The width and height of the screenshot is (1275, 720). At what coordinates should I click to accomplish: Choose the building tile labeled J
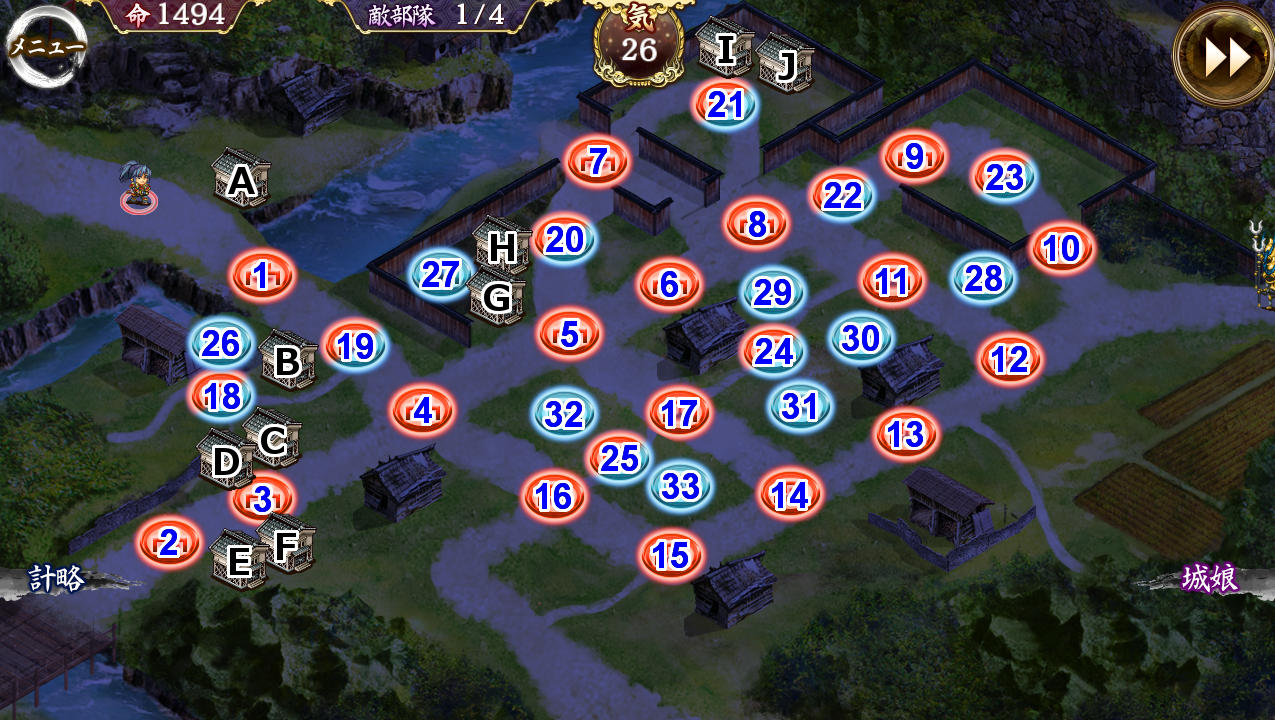(x=785, y=64)
